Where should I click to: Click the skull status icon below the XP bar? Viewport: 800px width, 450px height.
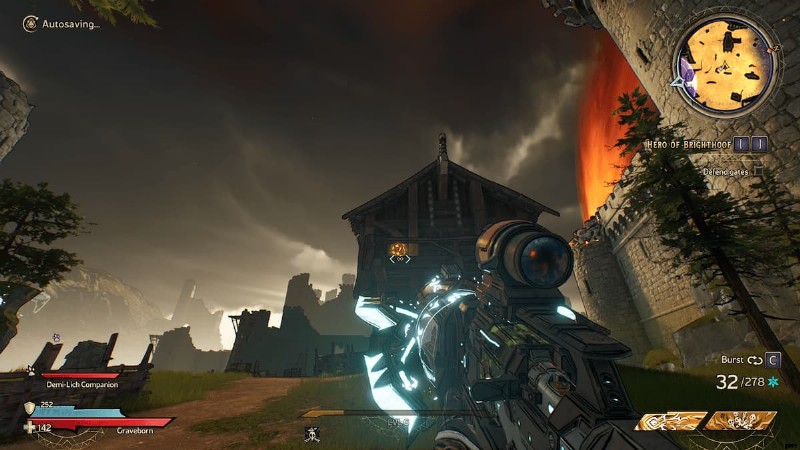tap(311, 433)
